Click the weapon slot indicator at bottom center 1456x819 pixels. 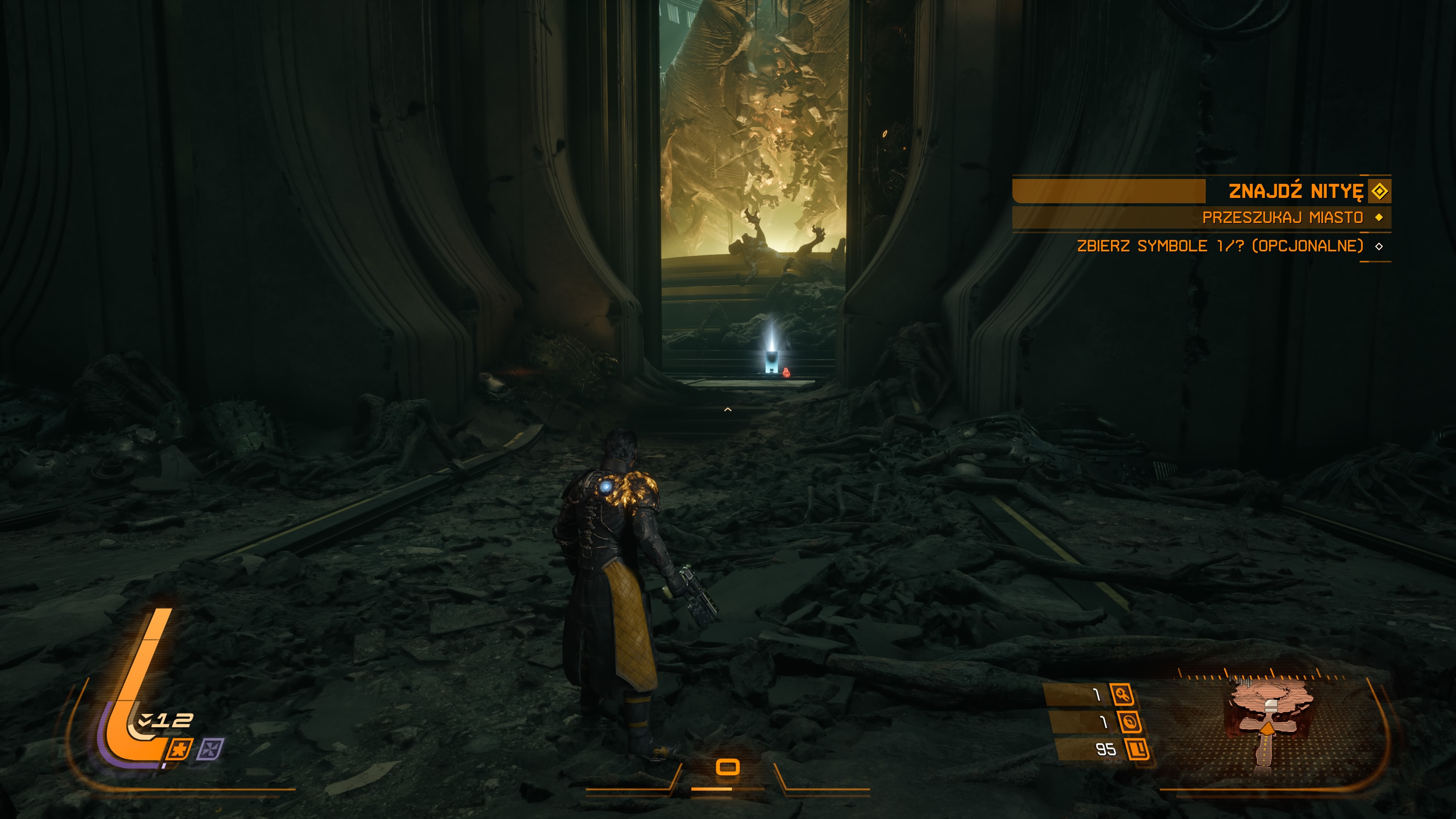click(x=728, y=767)
